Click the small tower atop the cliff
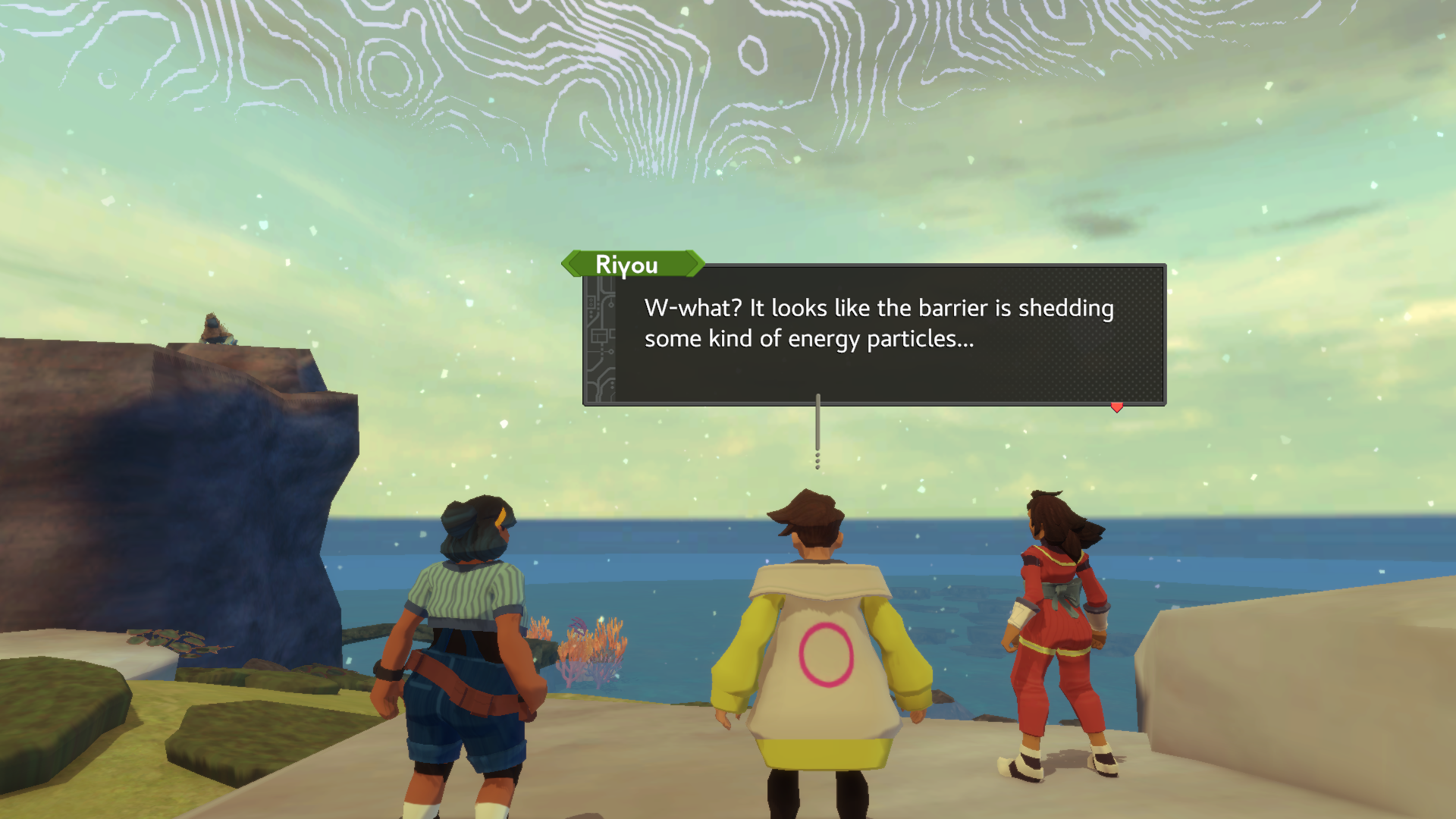1456x819 pixels. (x=214, y=328)
